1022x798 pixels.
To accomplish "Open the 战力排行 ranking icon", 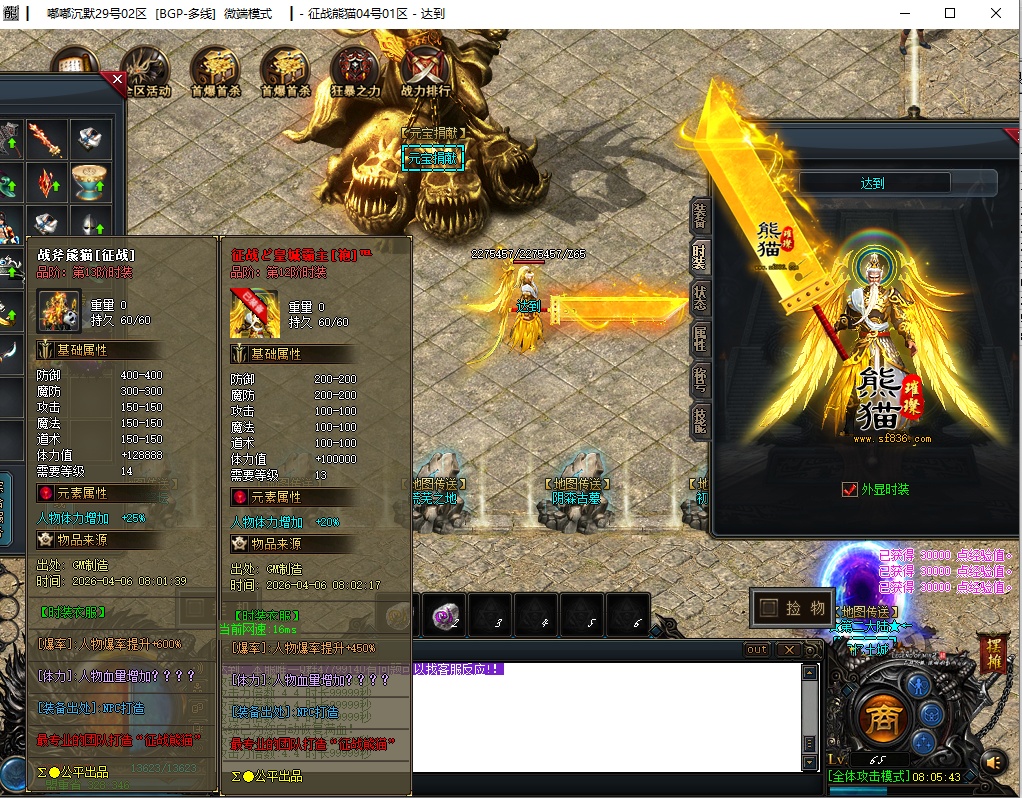I will 425,70.
